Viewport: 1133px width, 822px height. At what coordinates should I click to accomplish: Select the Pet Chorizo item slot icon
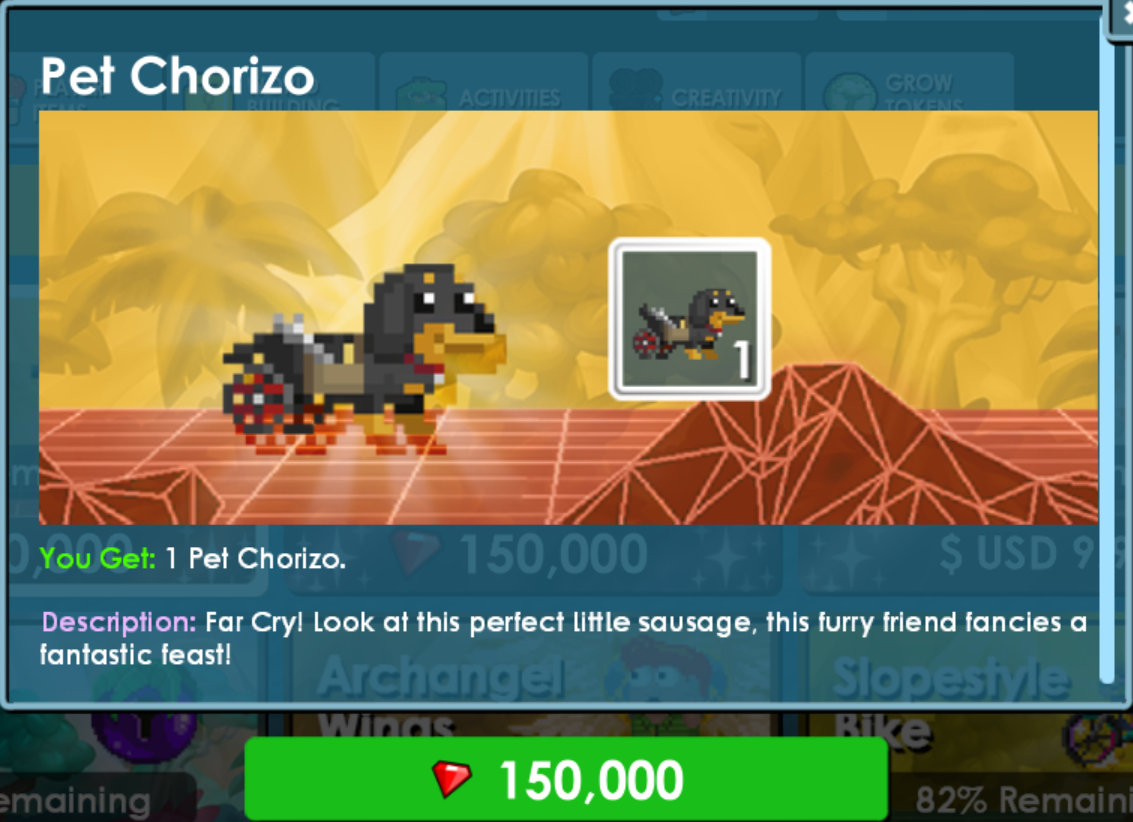(689, 319)
